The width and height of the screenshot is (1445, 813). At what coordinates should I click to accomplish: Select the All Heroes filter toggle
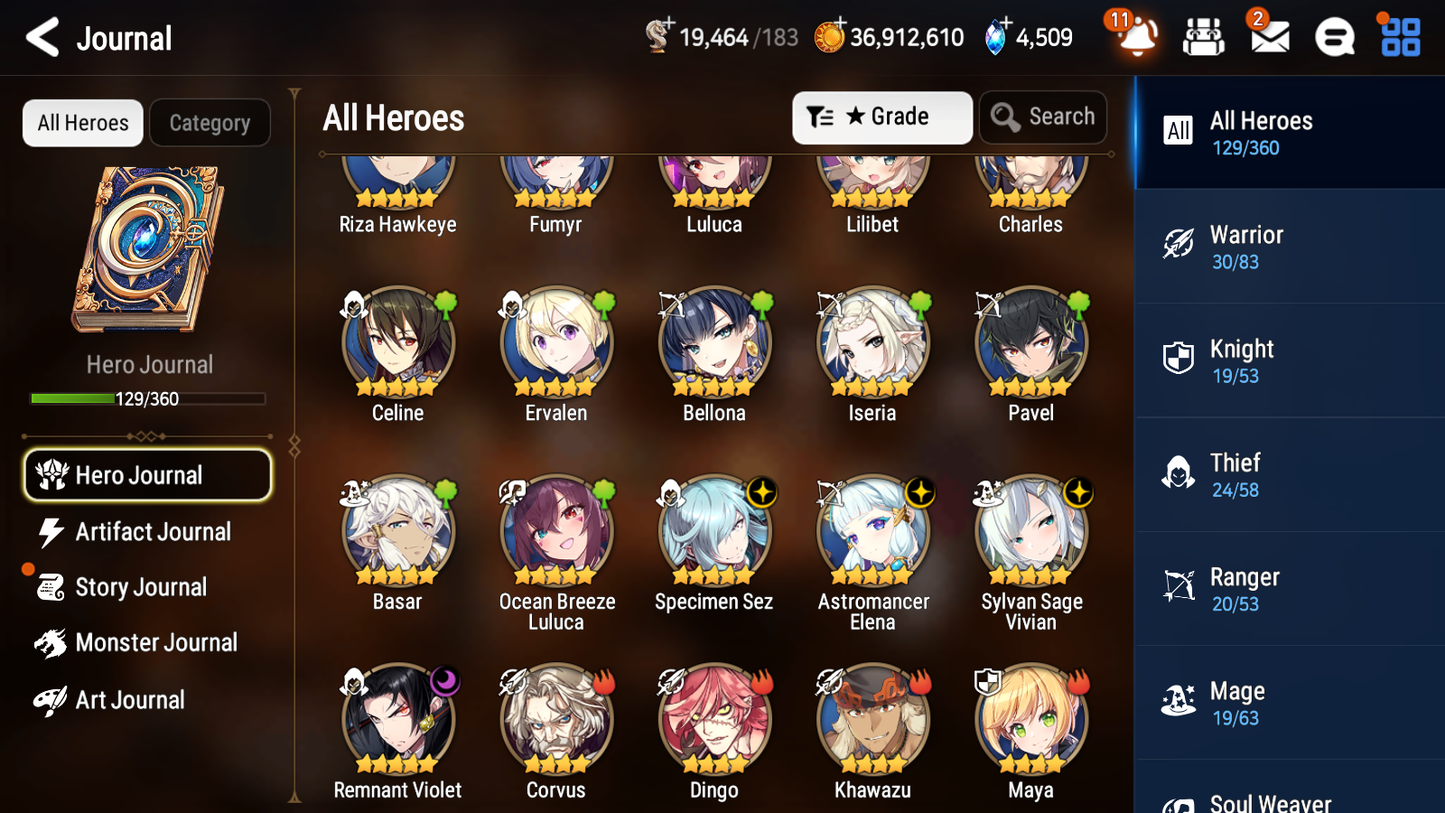82,123
